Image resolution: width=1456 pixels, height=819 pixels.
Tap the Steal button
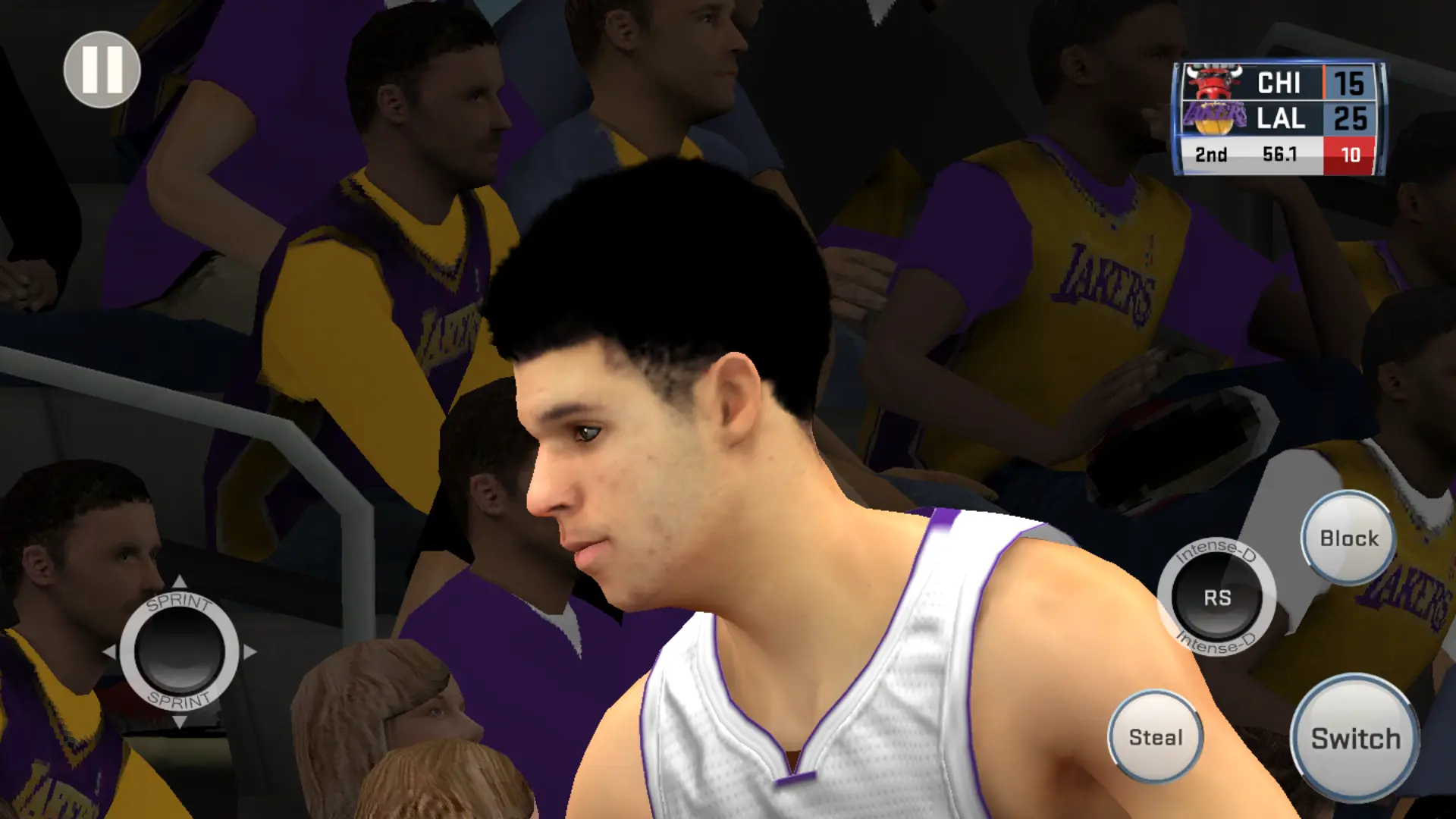[1155, 736]
